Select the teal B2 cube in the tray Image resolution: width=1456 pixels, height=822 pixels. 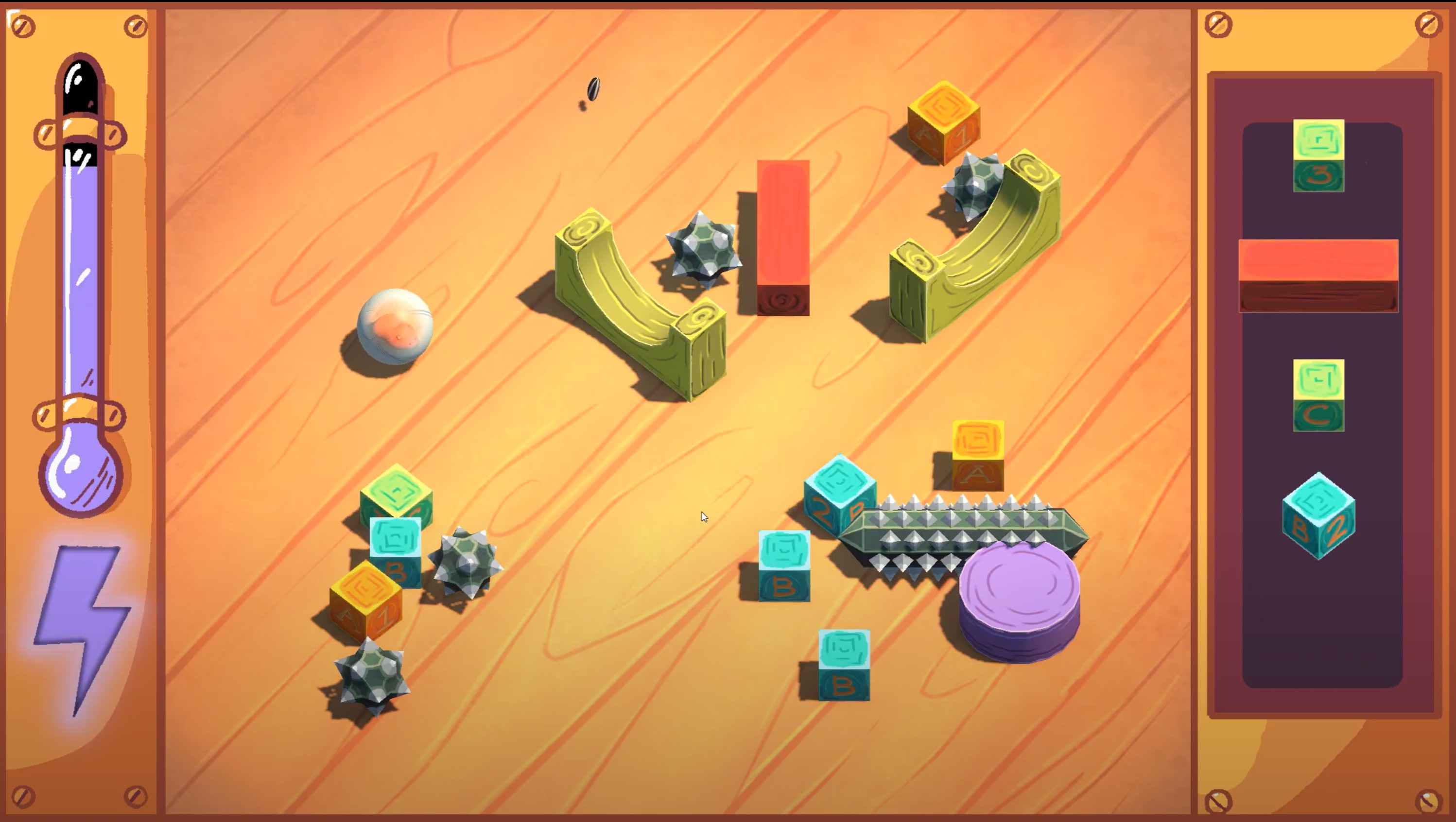pos(1318,516)
